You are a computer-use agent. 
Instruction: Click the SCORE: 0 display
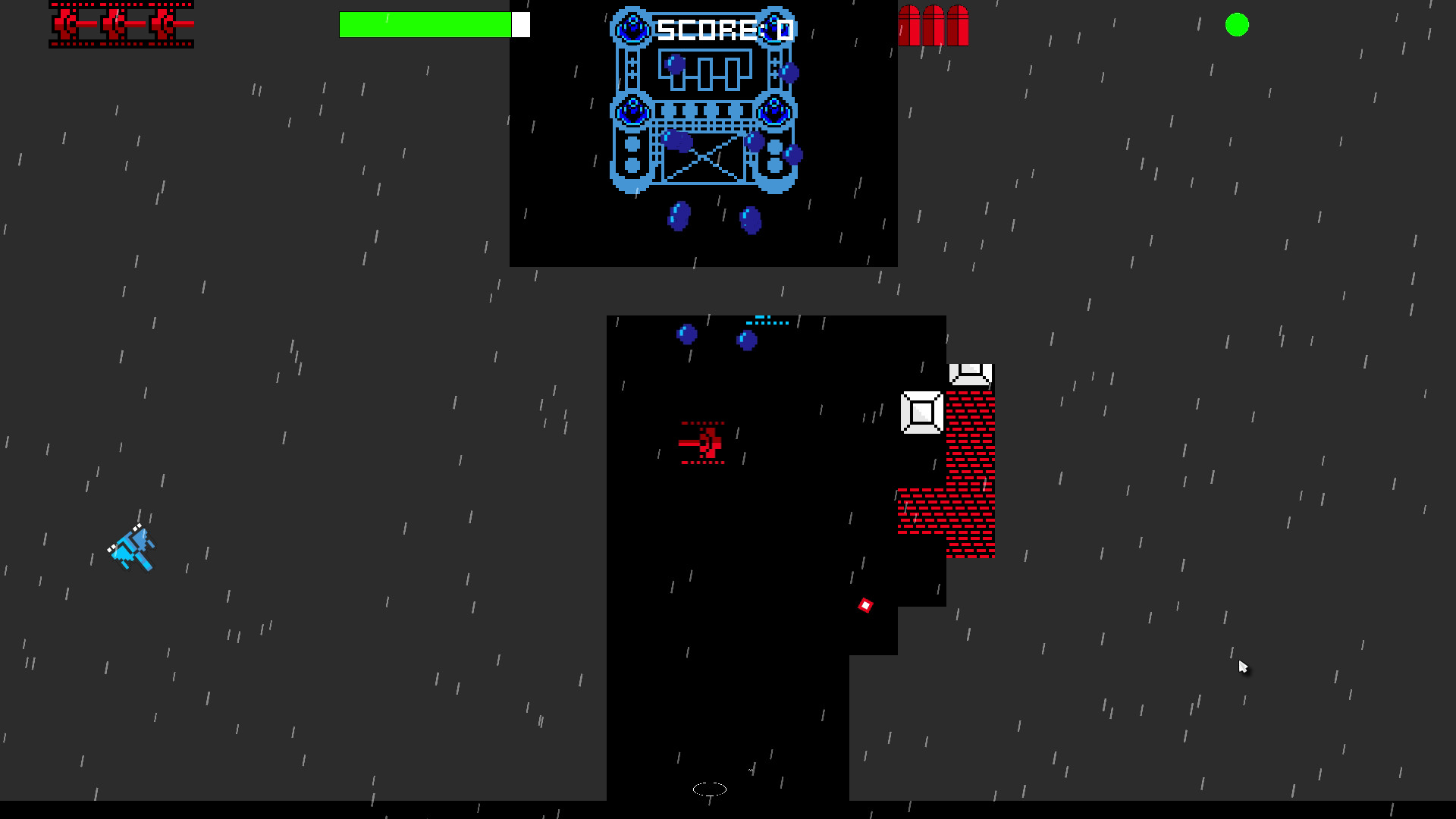tap(722, 29)
